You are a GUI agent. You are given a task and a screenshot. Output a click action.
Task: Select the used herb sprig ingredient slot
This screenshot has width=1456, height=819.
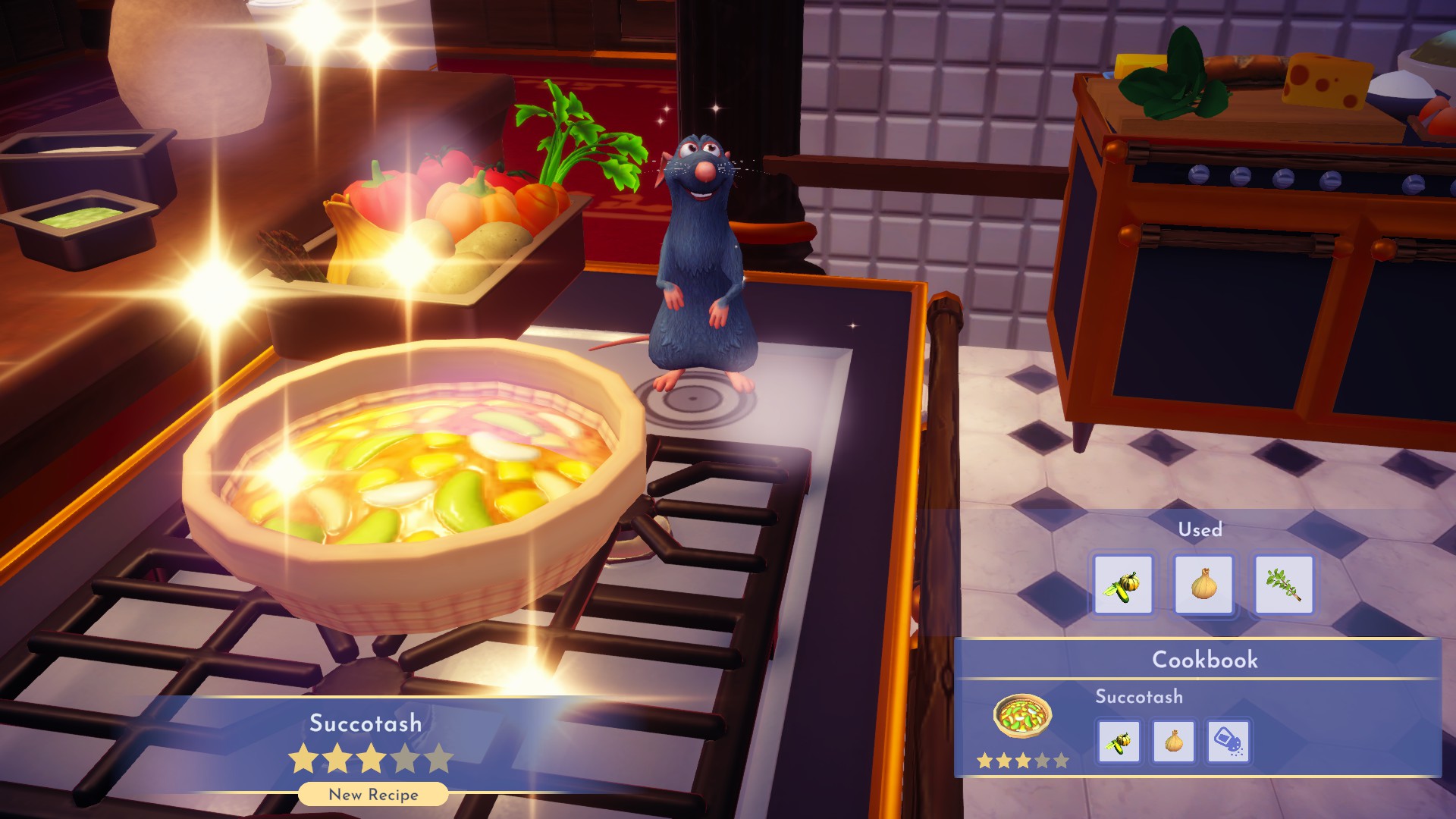tap(1284, 585)
